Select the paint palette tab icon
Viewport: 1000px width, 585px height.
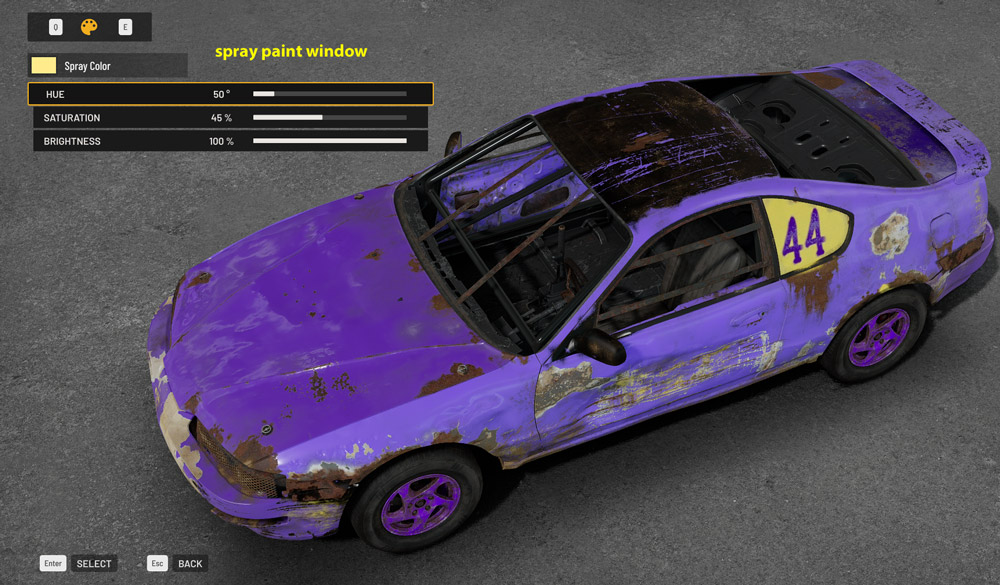89,27
